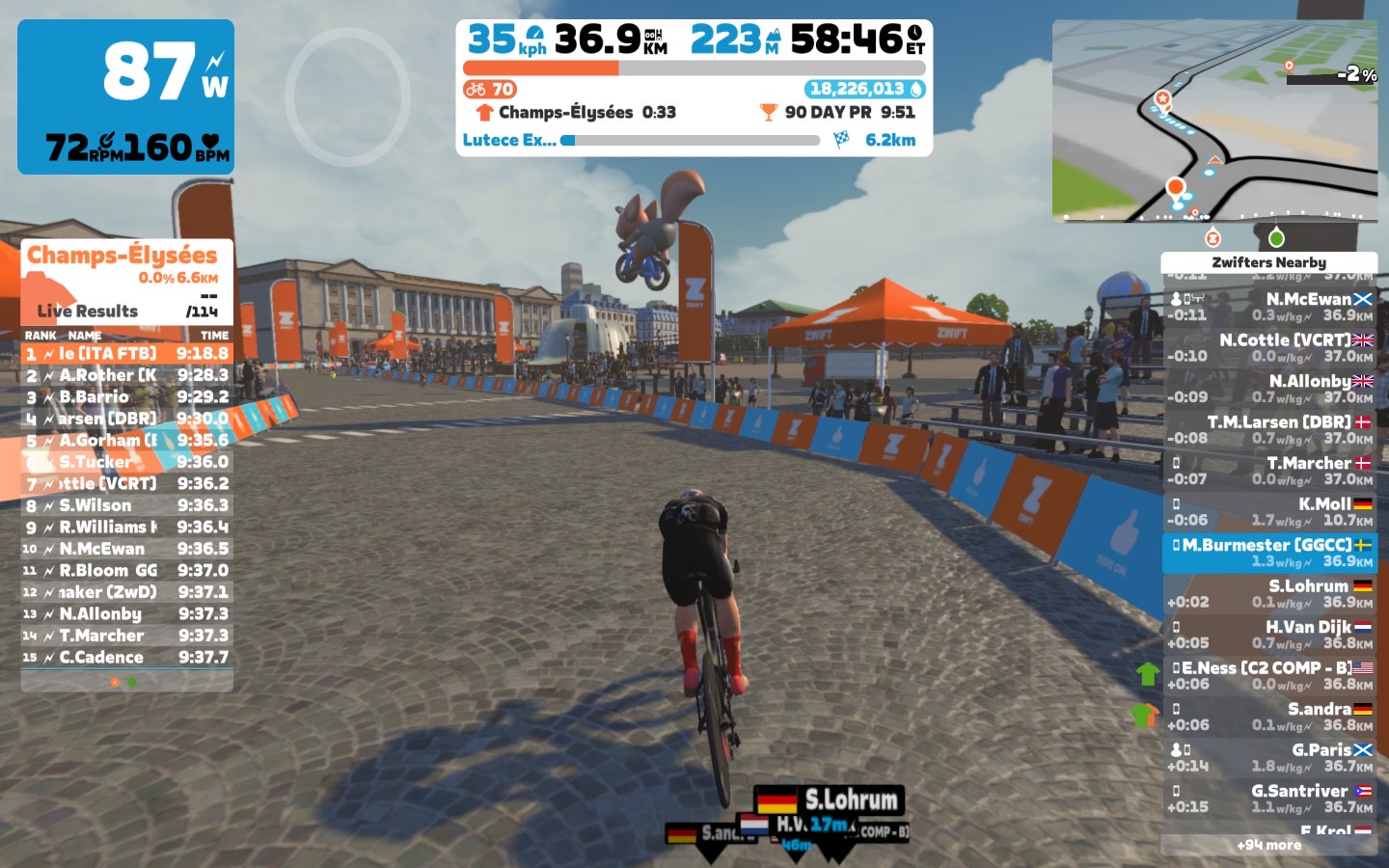Screen dimensions: 1389x868
Task: Select K.Moll in the nearby riders list
Action: tap(1269, 511)
